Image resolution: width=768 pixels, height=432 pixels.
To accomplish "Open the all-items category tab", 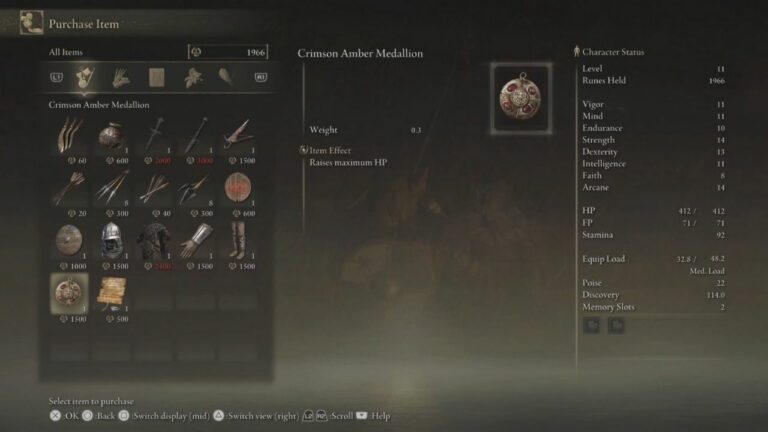I will (86, 77).
